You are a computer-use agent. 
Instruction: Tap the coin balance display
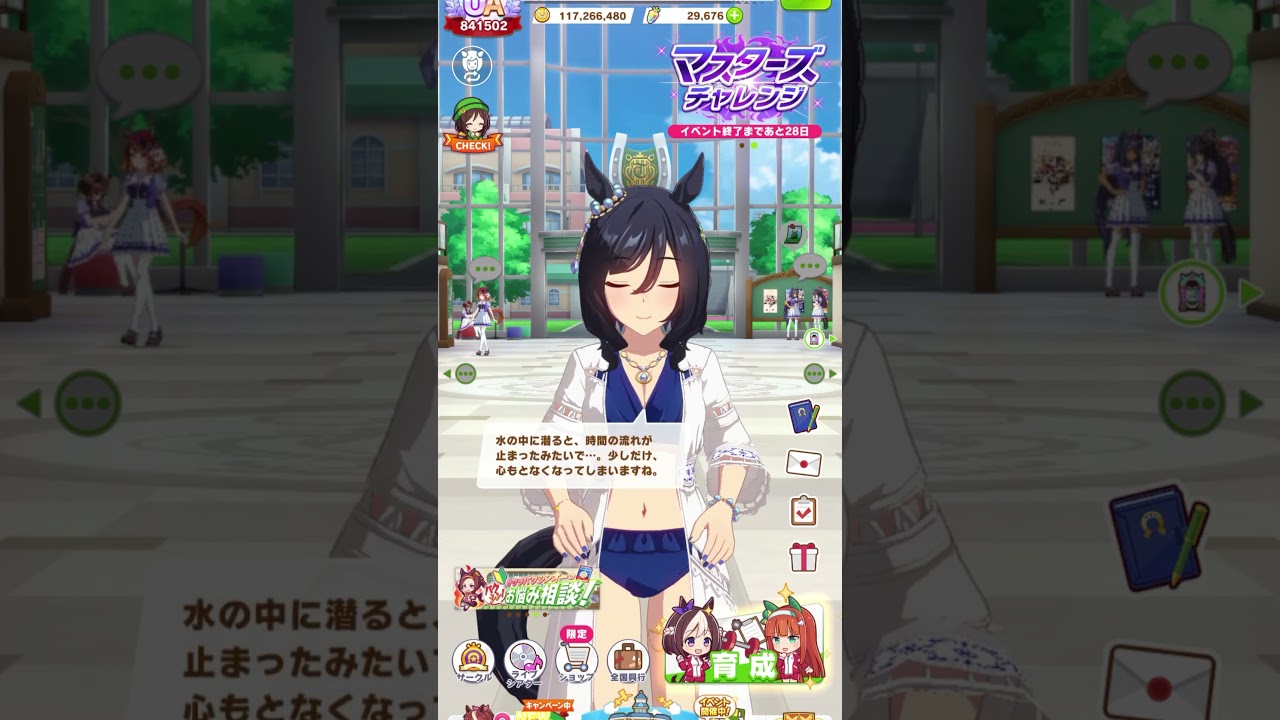tap(590, 16)
